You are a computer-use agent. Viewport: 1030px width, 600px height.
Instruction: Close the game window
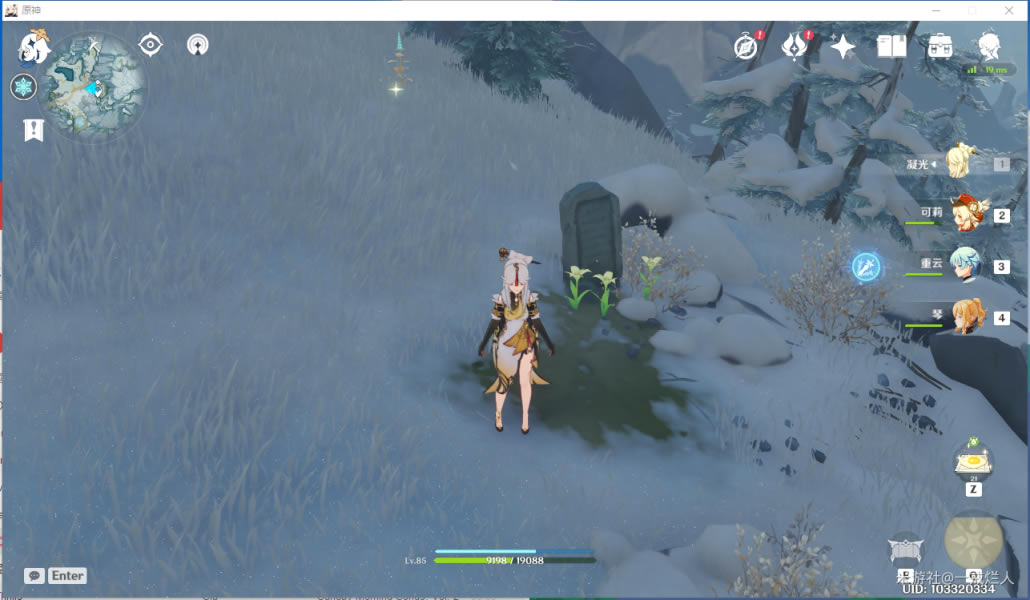(x=1008, y=10)
